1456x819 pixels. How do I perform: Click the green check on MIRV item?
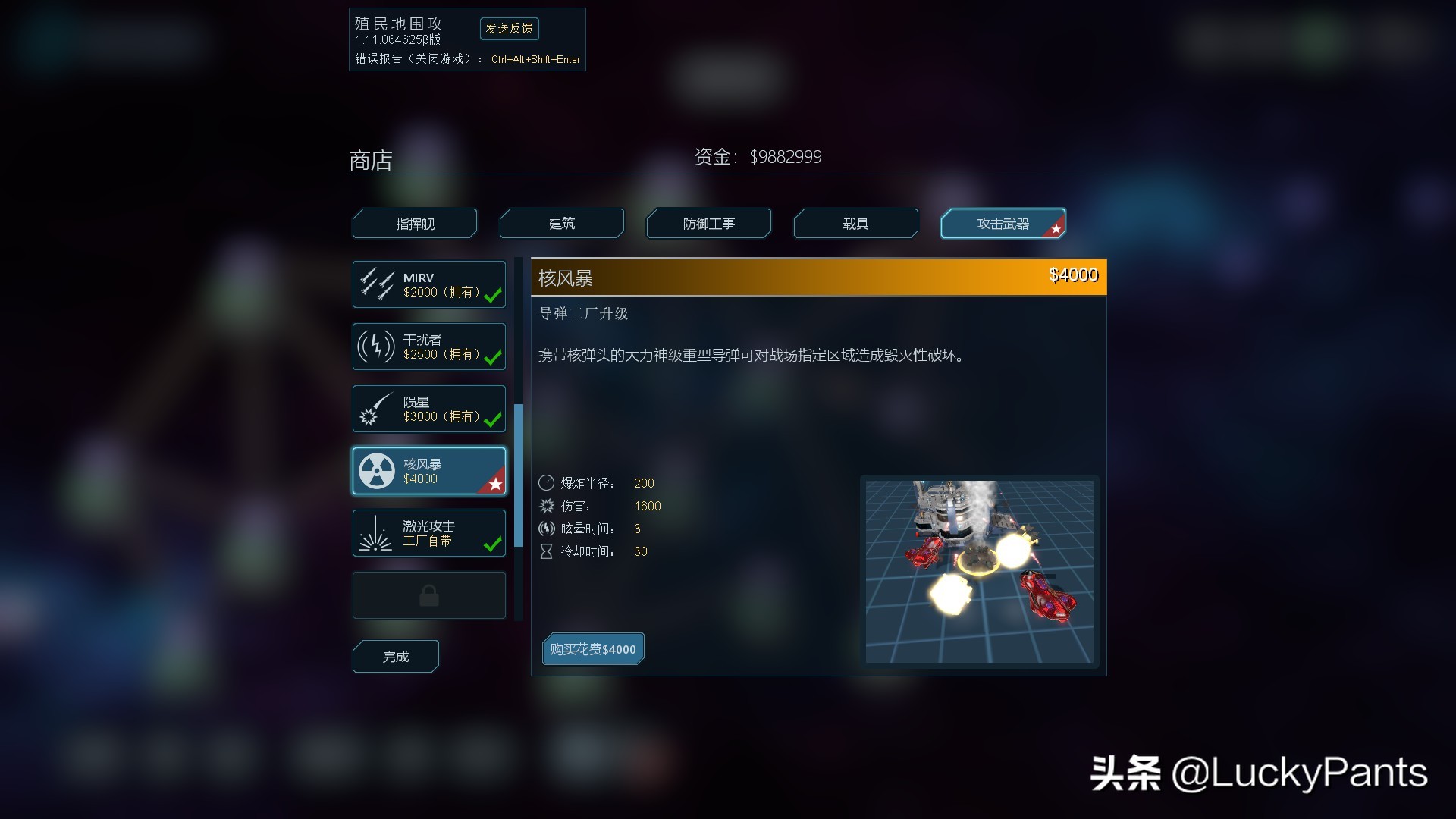coord(493,296)
